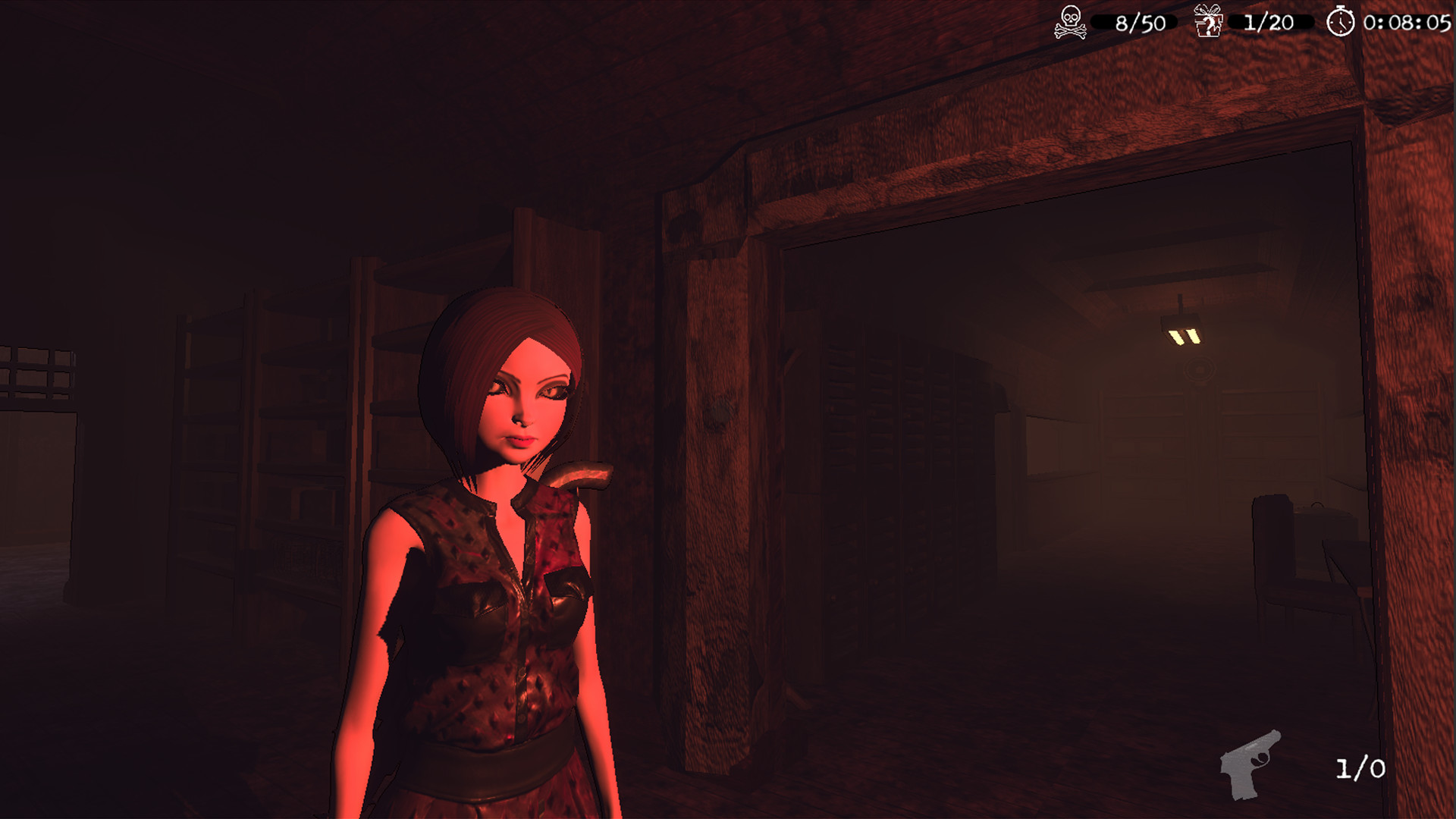Select the timer reading 0:08:05
1456x819 pixels.
pyautogui.click(x=1407, y=23)
